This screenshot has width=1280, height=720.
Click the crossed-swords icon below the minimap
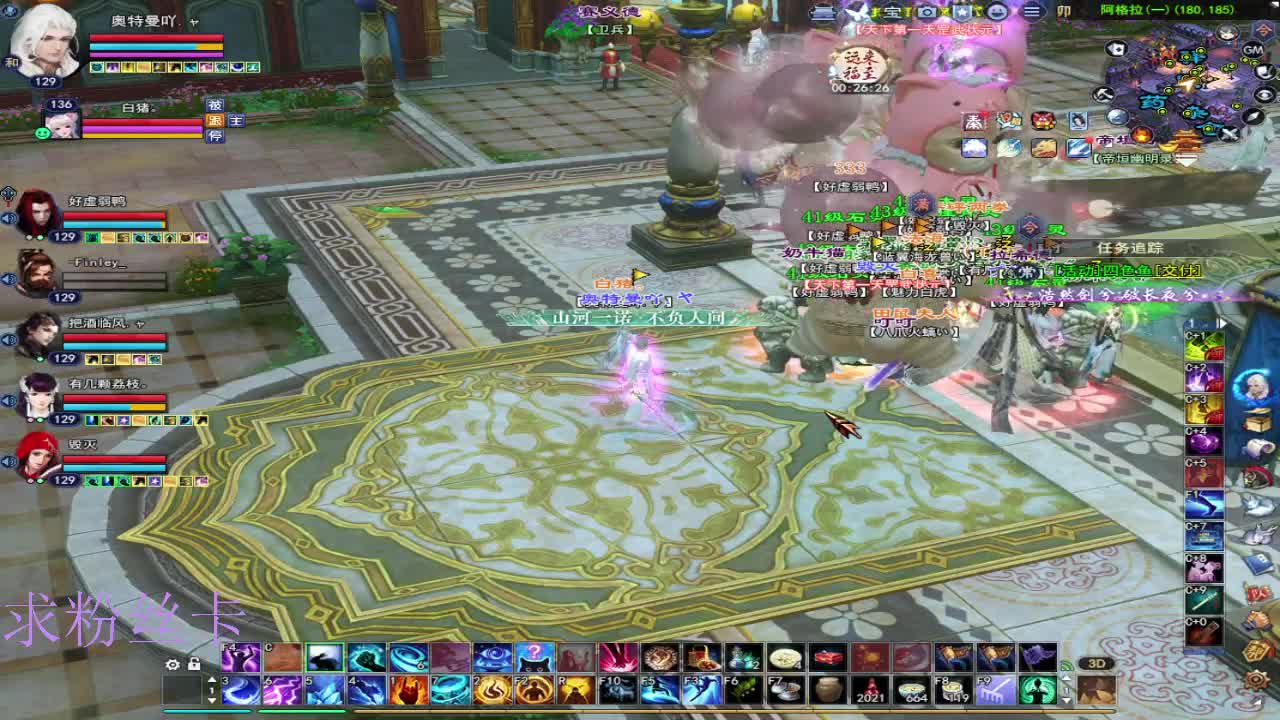[x=1230, y=133]
